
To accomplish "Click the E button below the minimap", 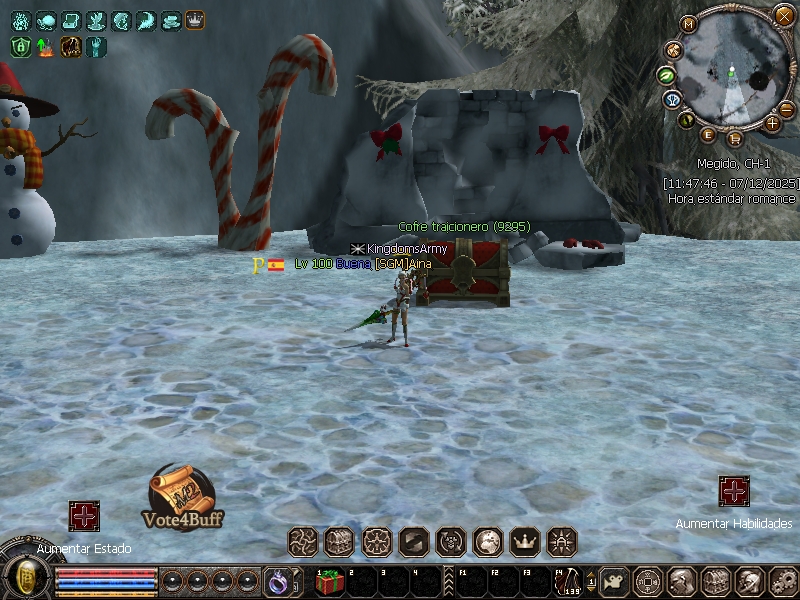I will click(709, 134).
